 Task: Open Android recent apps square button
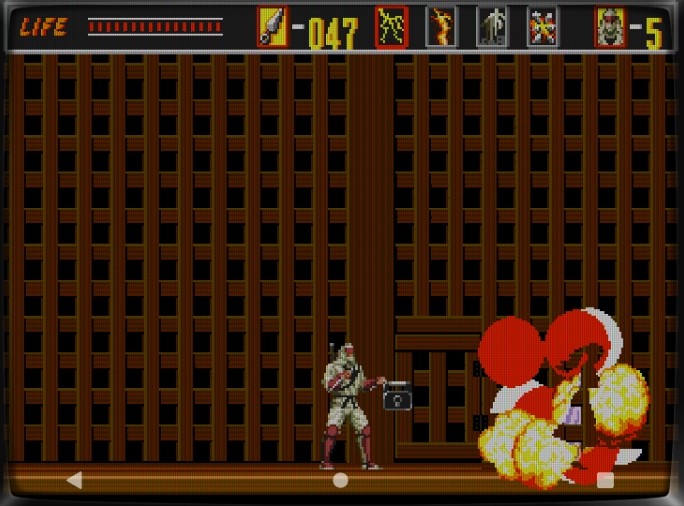[x=605, y=480]
